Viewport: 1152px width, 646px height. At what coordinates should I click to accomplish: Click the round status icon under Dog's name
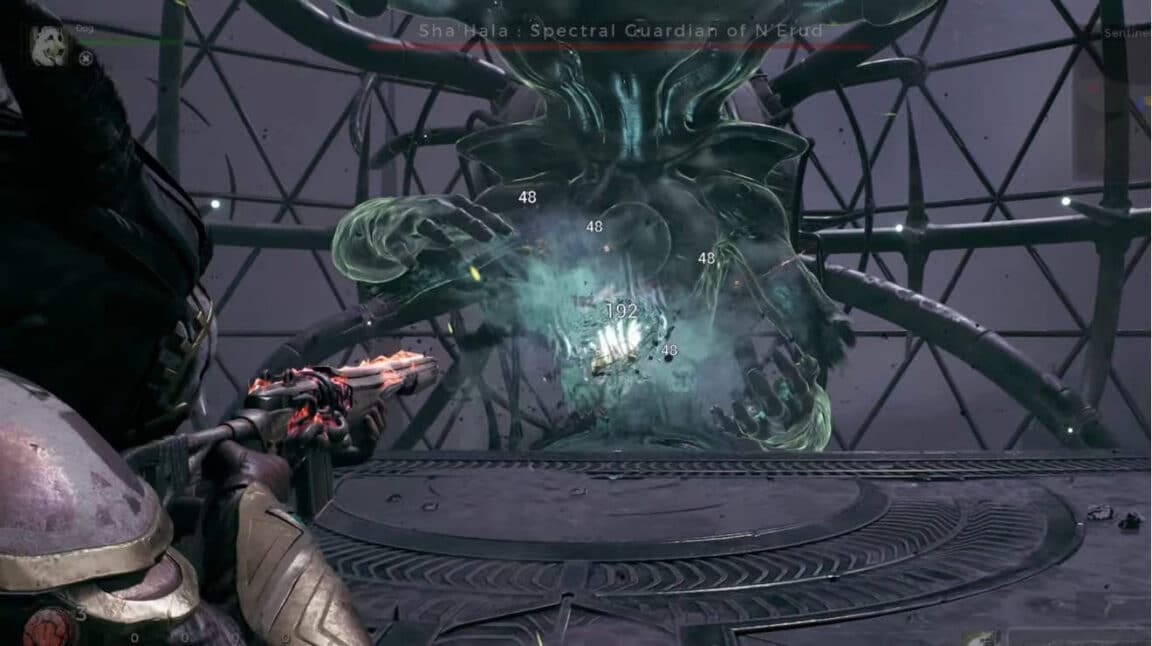86,58
